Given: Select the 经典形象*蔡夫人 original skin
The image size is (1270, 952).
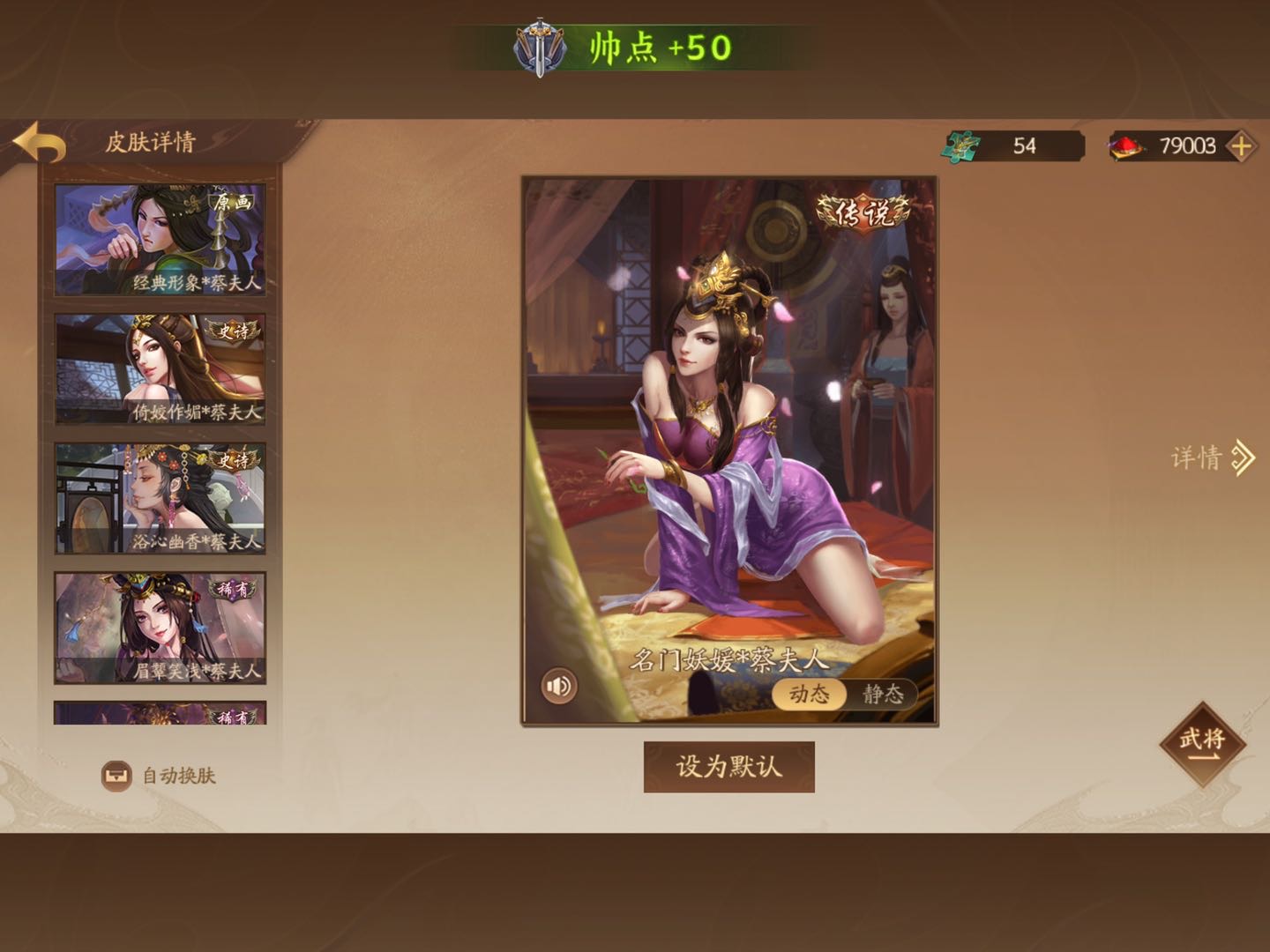Looking at the screenshot, I should click(x=160, y=239).
